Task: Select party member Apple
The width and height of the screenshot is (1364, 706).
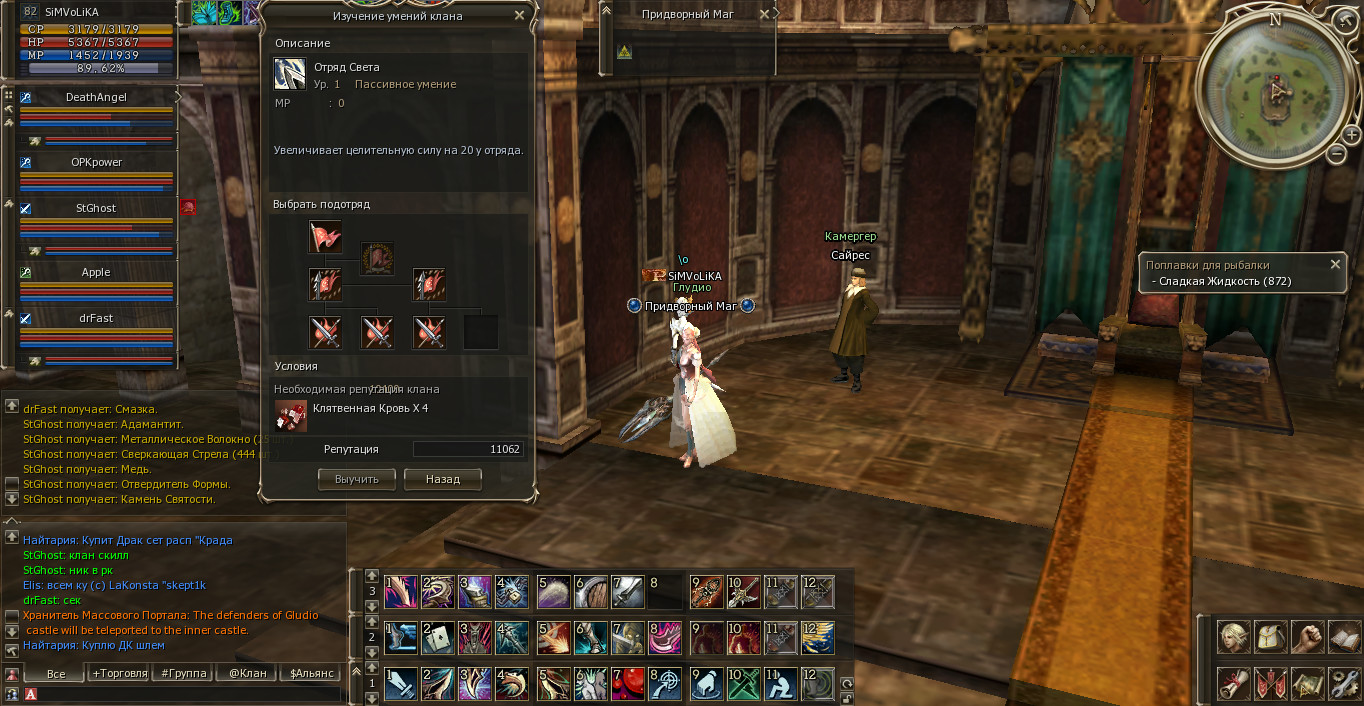Action: (x=96, y=272)
